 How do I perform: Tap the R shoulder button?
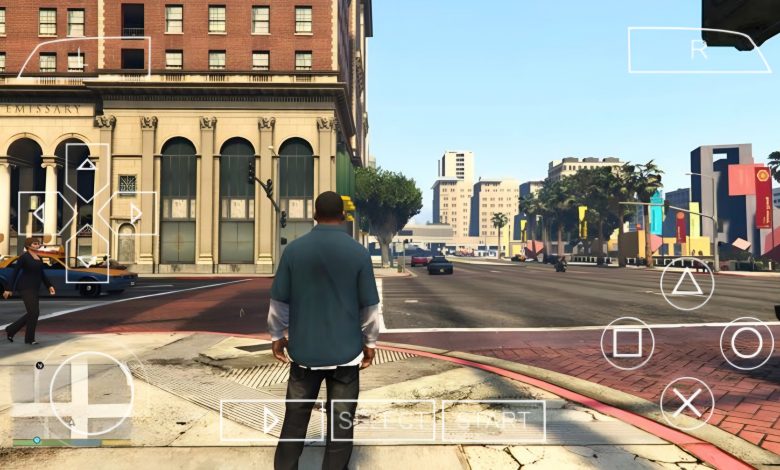tap(699, 49)
